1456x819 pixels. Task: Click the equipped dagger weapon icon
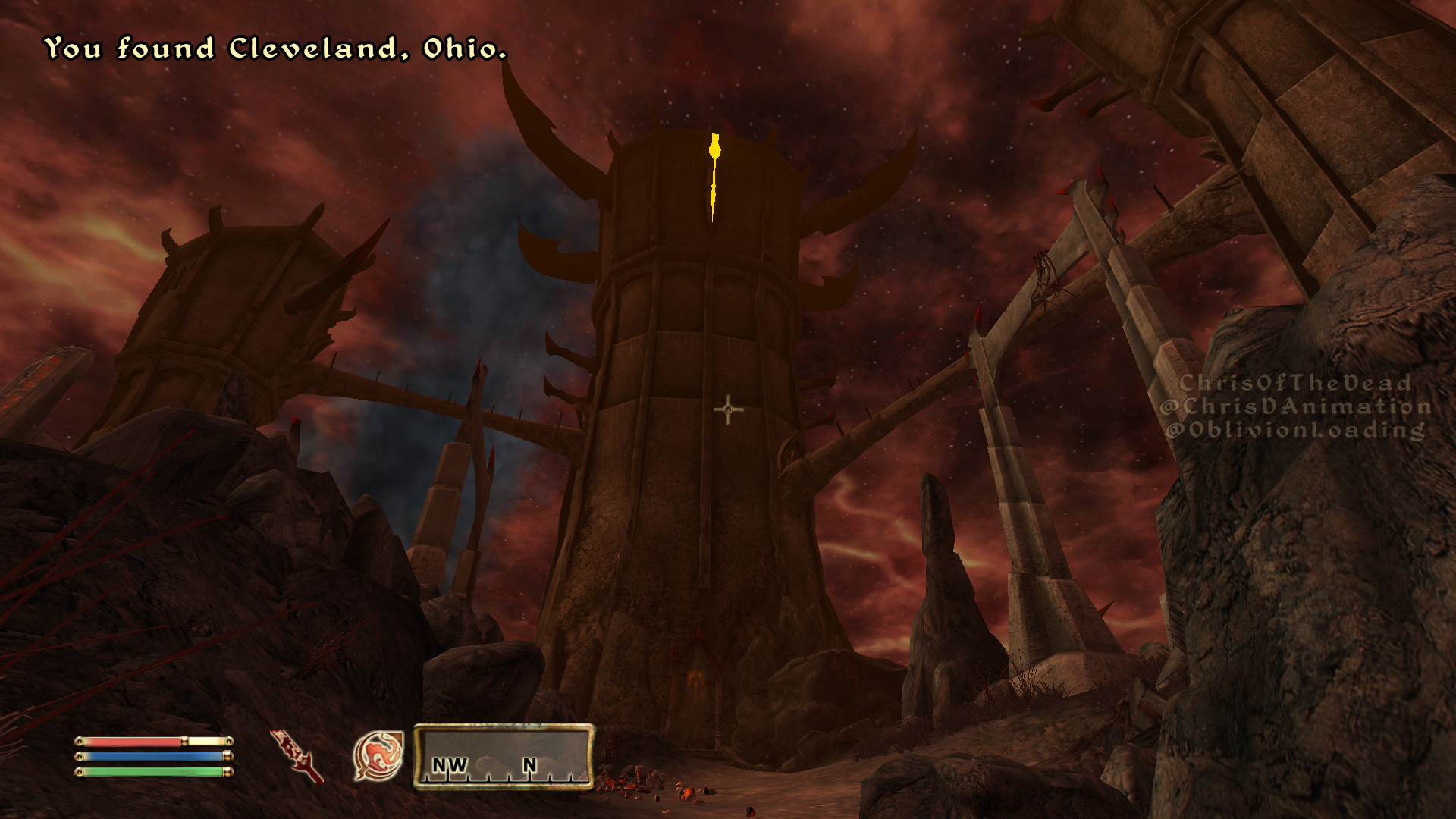coord(297,755)
